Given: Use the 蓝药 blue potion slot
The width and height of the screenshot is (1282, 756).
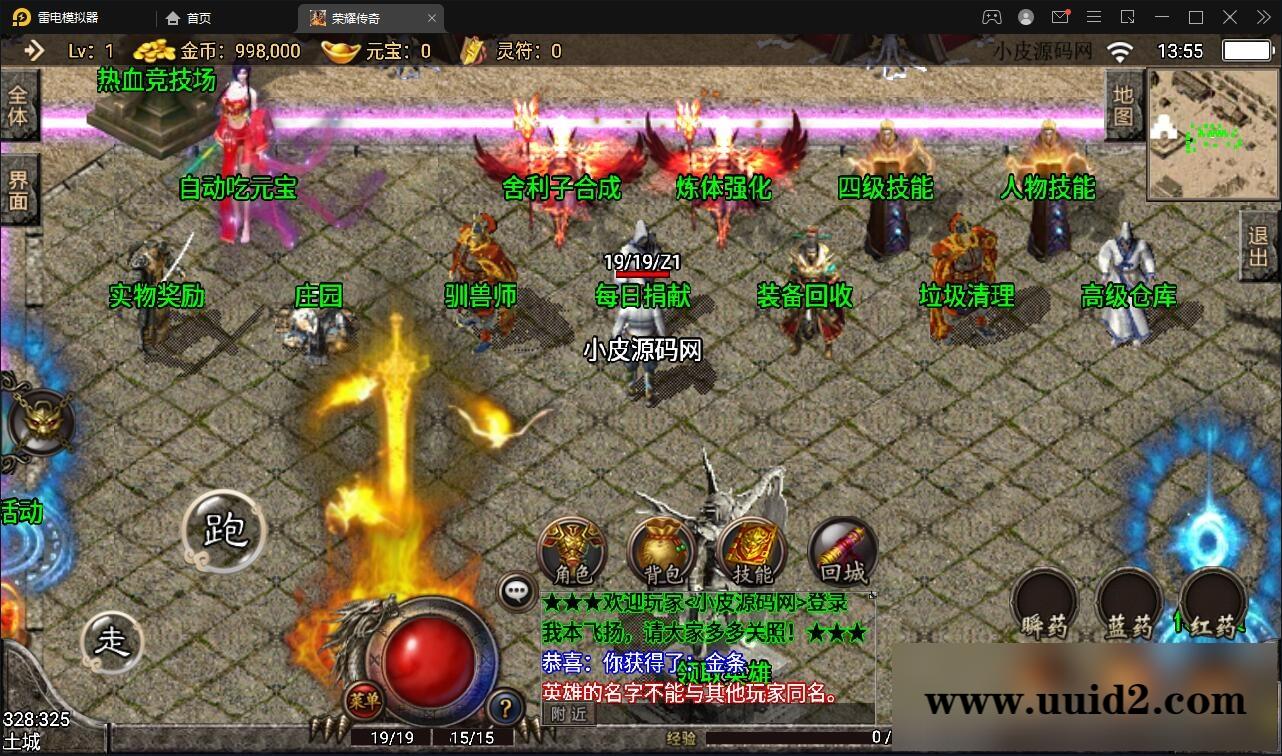Looking at the screenshot, I should tap(1129, 604).
